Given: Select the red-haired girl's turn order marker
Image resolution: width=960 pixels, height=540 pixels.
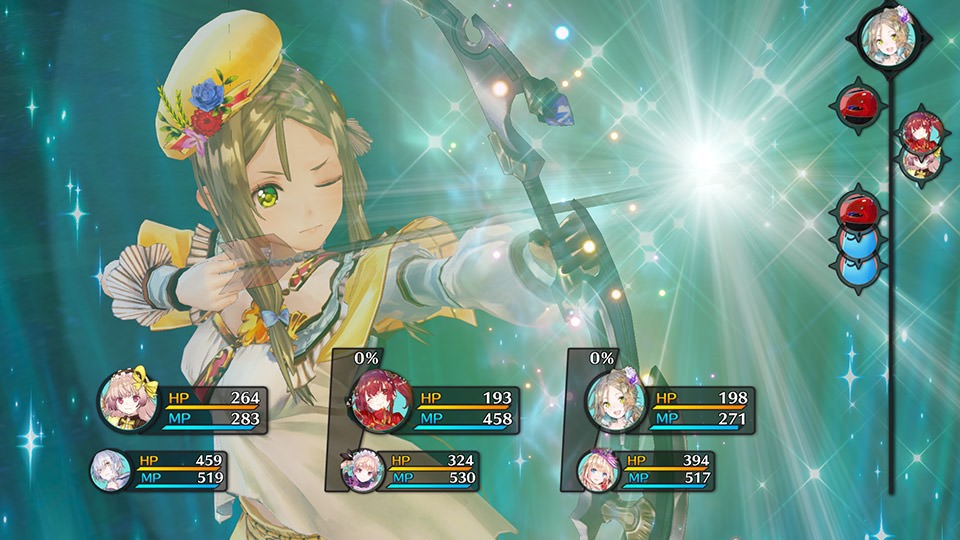Looking at the screenshot, I should [918, 128].
